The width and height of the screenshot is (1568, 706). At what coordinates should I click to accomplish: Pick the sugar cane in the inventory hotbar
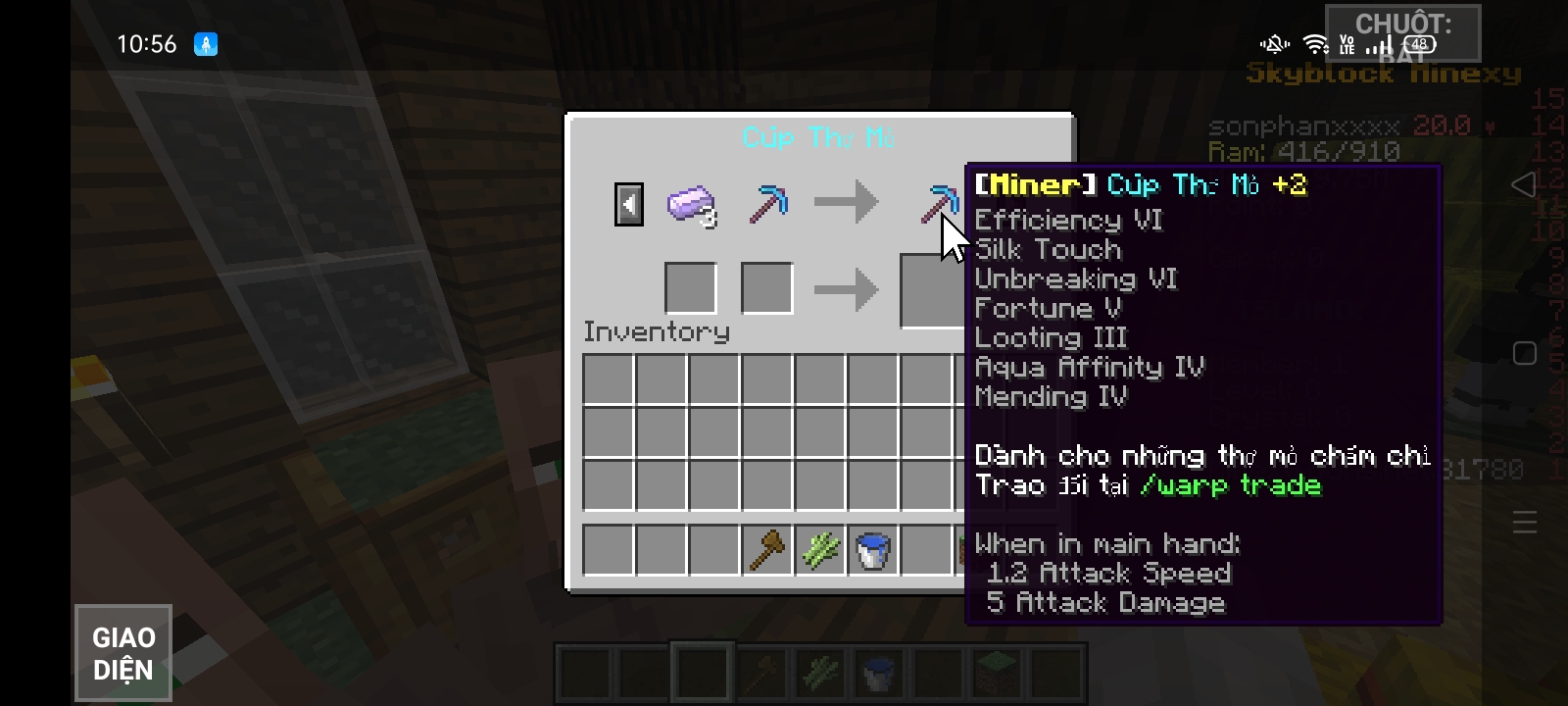pyautogui.click(x=820, y=550)
